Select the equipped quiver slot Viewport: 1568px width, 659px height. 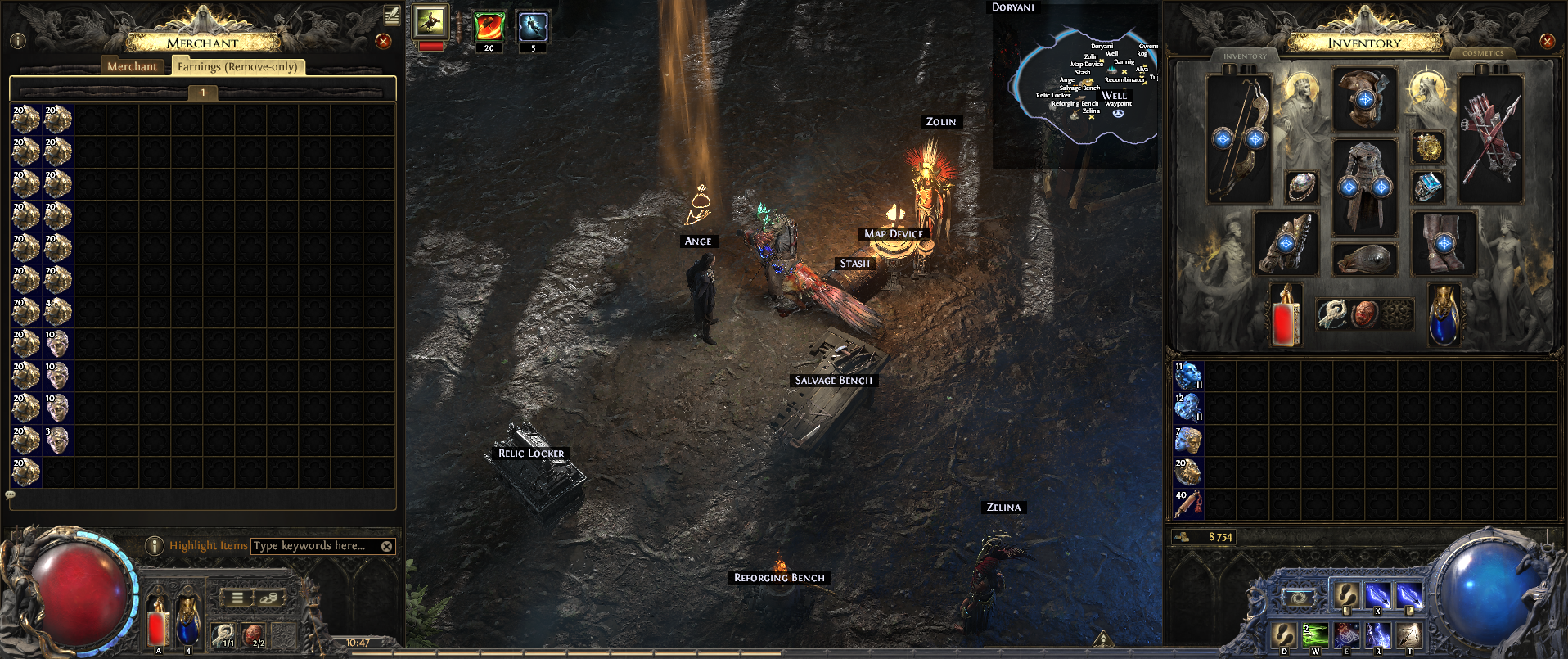click(1490, 139)
